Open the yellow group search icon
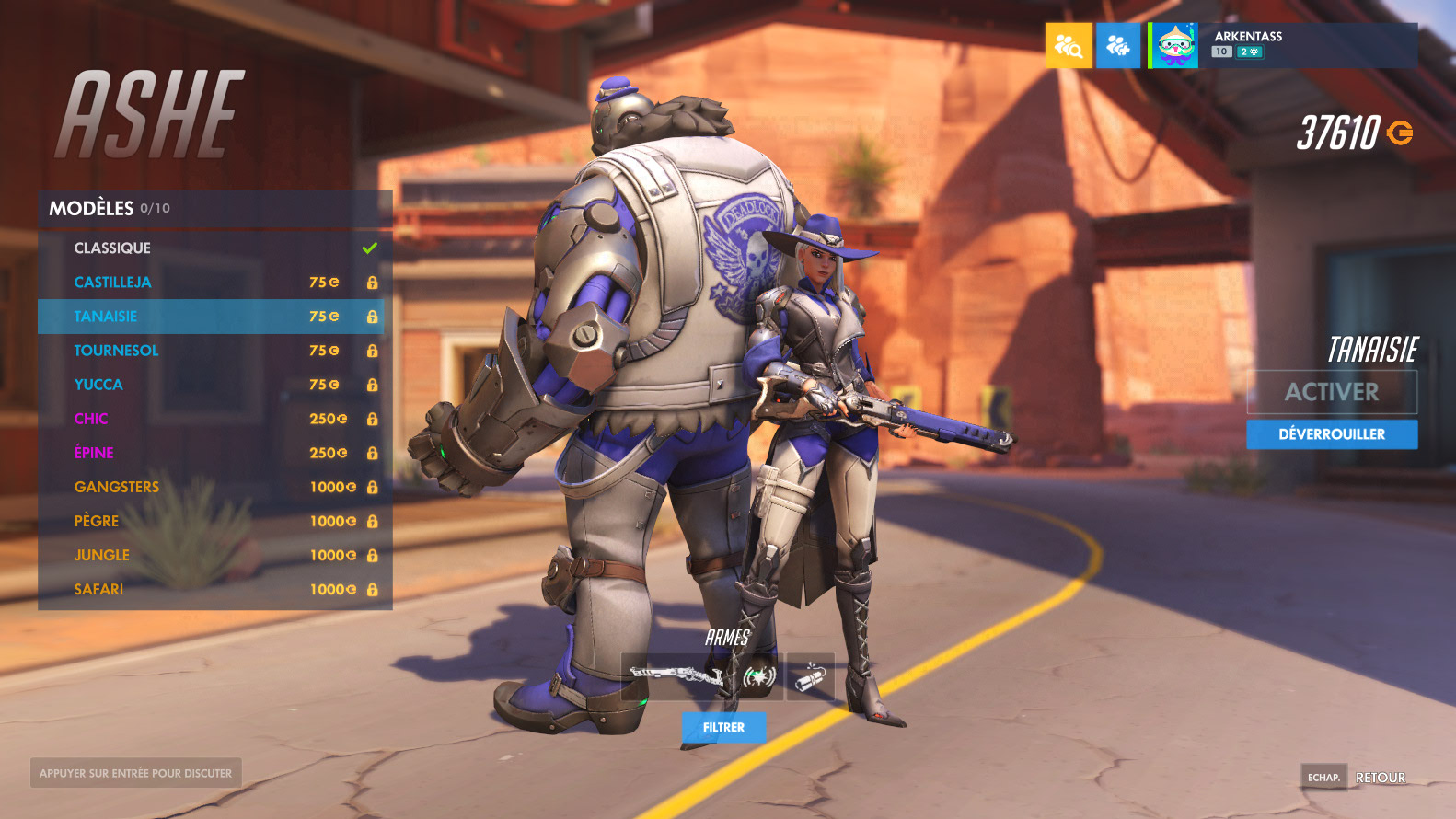The width and height of the screenshot is (1456, 819). 1069,46
